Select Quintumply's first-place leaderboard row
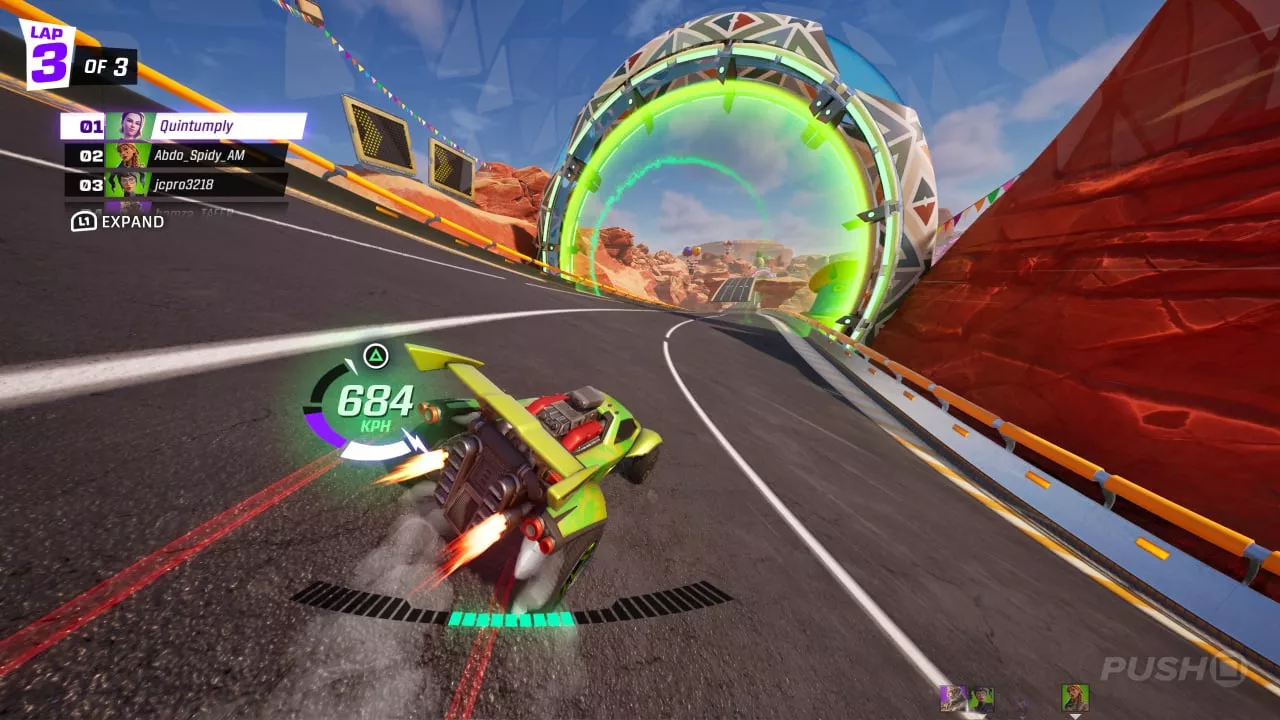Screen dimensions: 1280x720 click(x=183, y=126)
